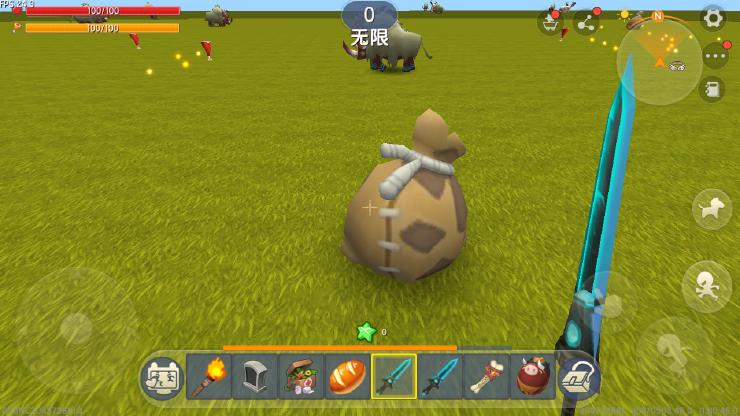Open the settings gear menu
Viewport: 740px width, 416px height.
[712, 17]
